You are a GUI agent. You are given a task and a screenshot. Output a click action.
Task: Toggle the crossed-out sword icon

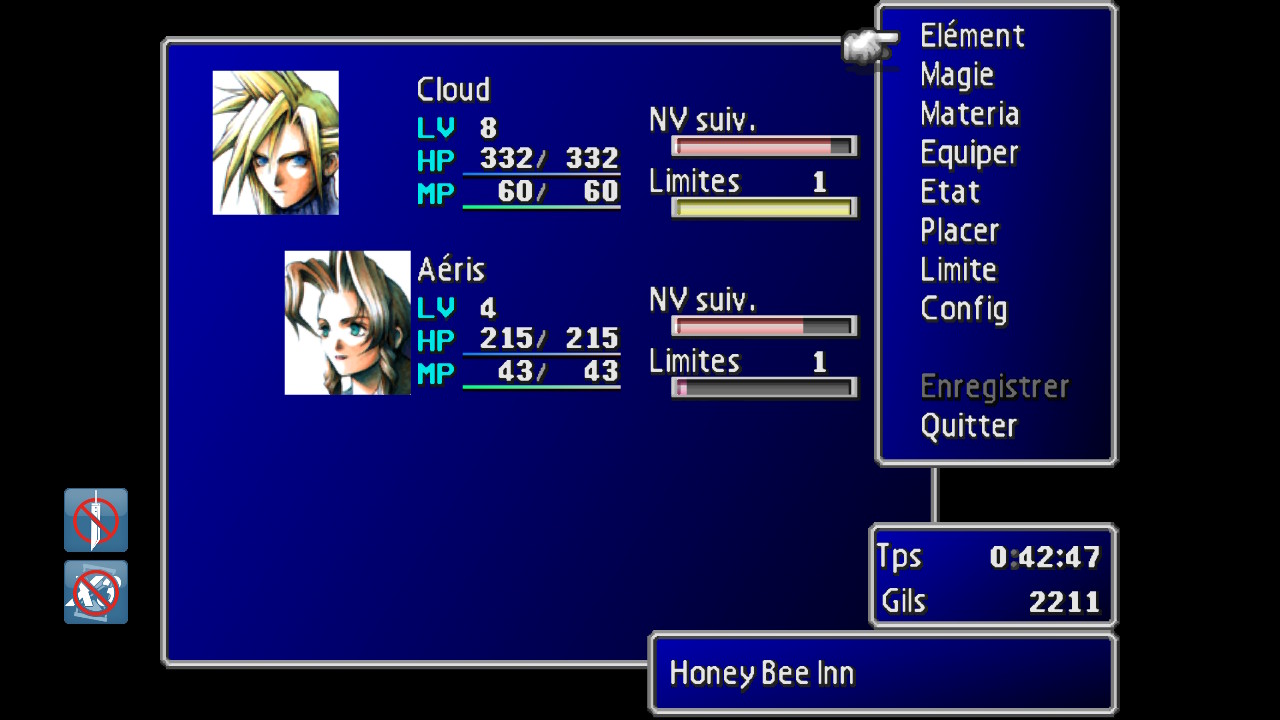pos(96,520)
